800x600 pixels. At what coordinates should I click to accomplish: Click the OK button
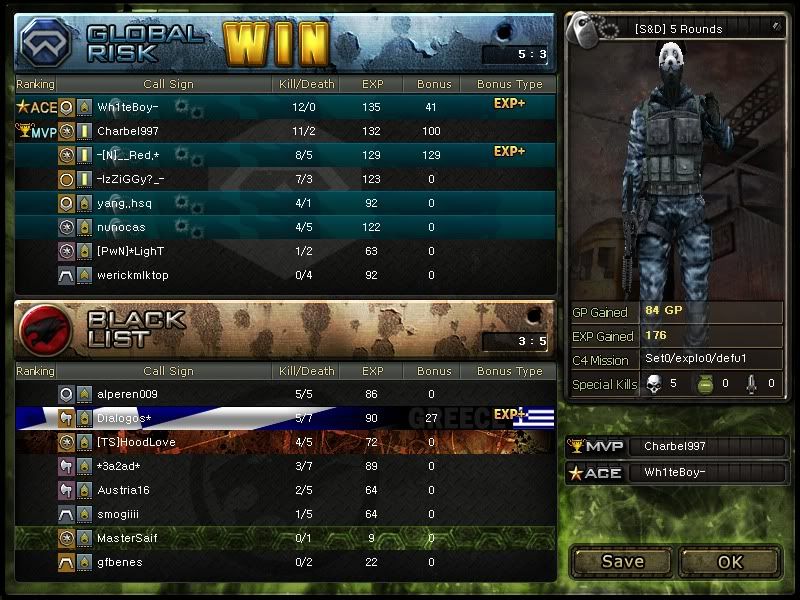click(730, 561)
